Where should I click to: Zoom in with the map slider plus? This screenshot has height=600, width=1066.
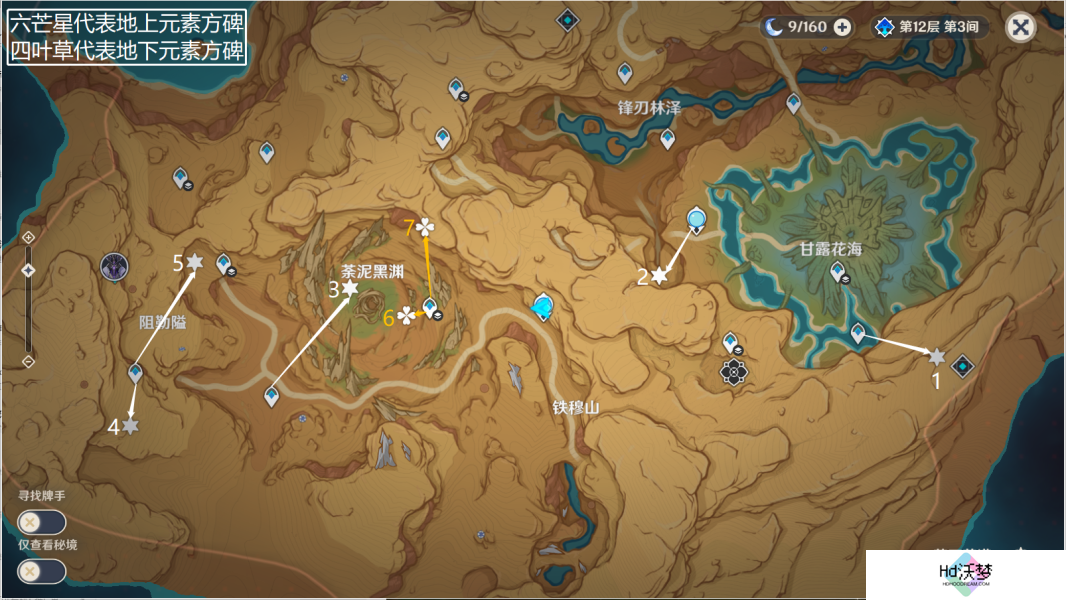point(28,237)
